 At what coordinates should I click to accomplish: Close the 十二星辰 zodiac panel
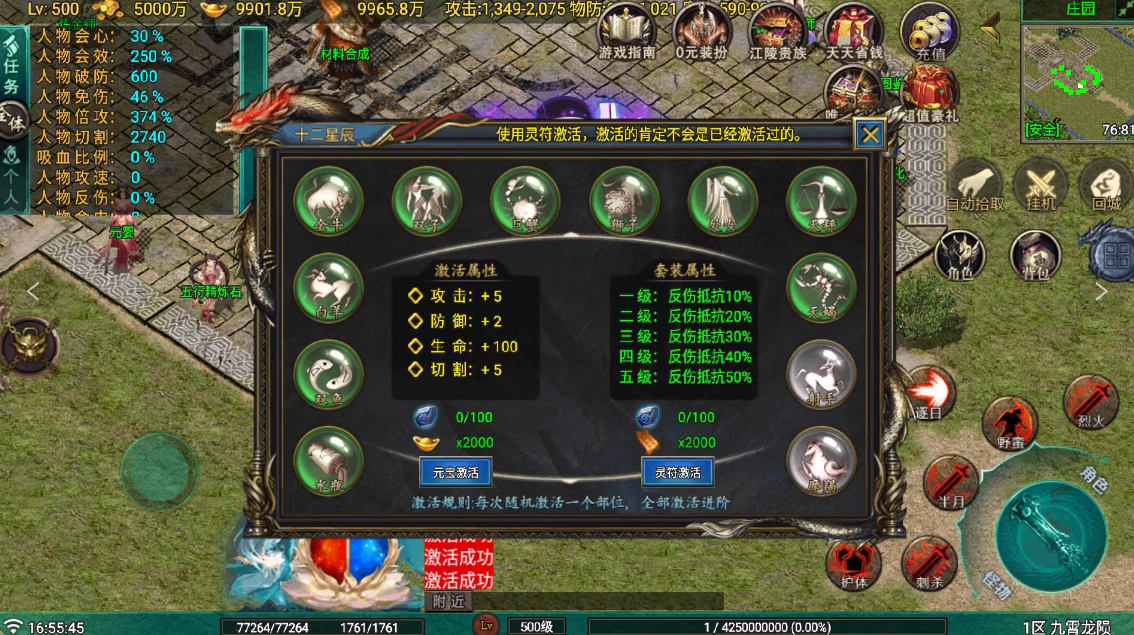[x=870, y=135]
